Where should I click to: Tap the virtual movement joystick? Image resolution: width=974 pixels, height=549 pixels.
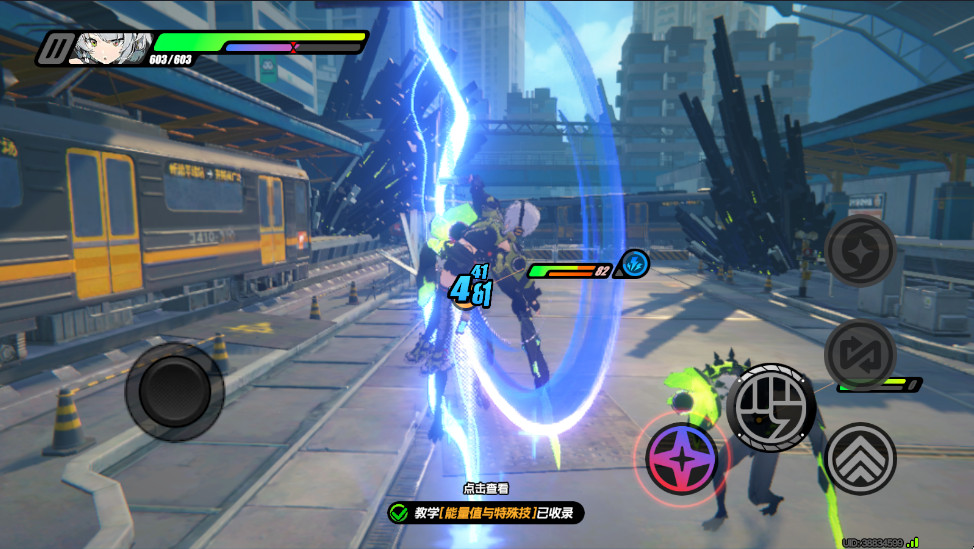[174, 391]
